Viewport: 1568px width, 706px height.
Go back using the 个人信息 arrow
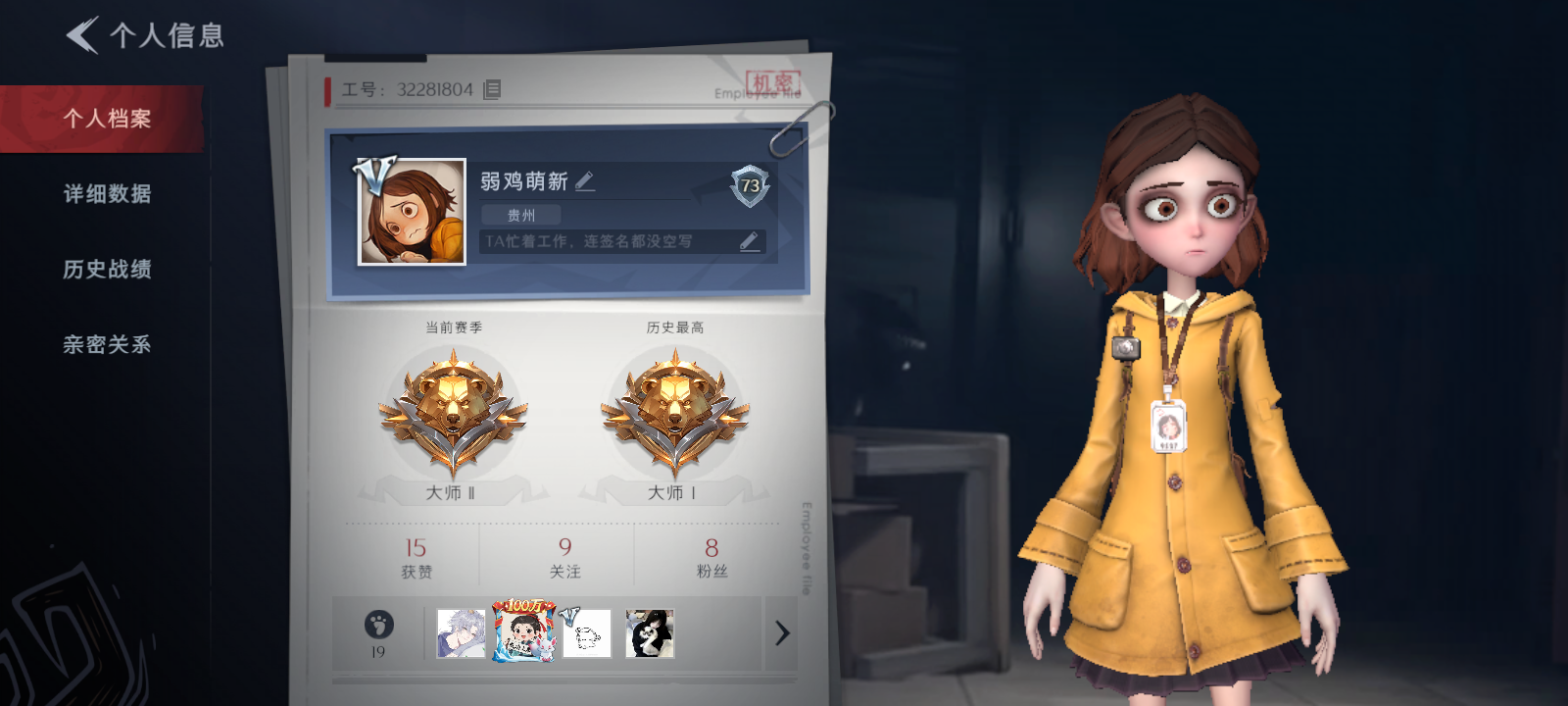82,33
